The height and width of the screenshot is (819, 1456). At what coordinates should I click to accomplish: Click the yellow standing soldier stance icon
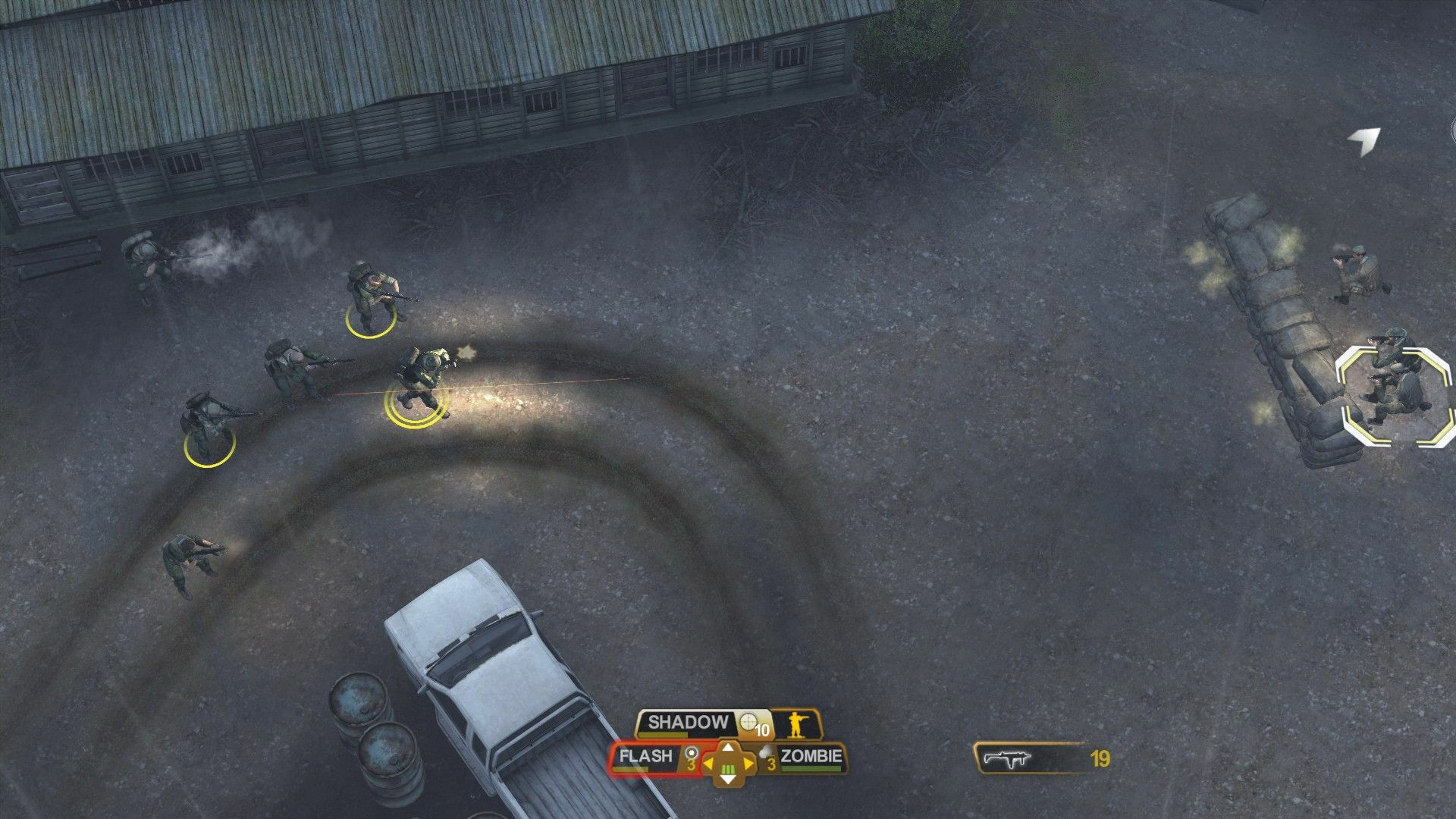797,726
